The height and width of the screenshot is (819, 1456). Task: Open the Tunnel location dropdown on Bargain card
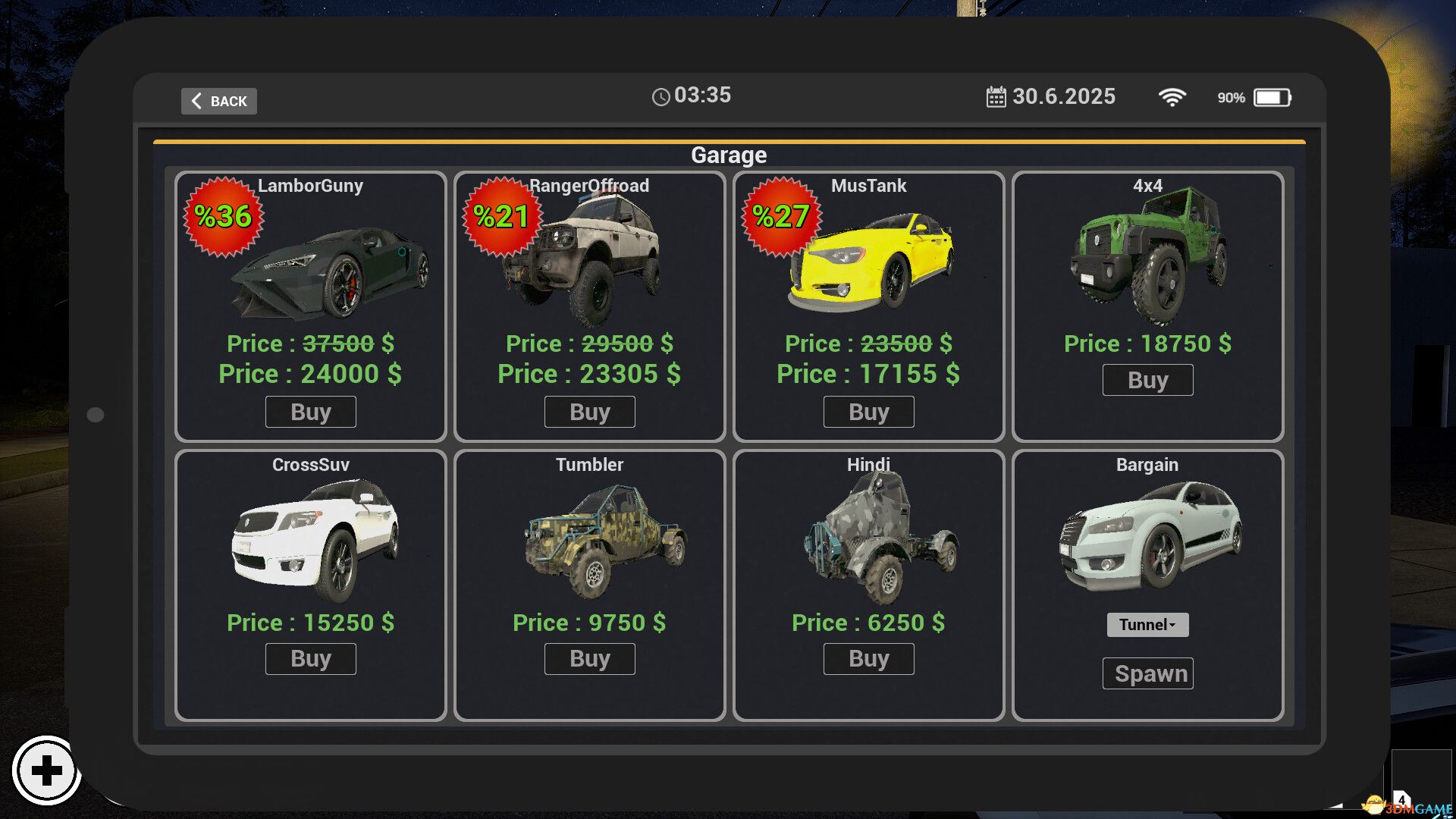[1147, 625]
